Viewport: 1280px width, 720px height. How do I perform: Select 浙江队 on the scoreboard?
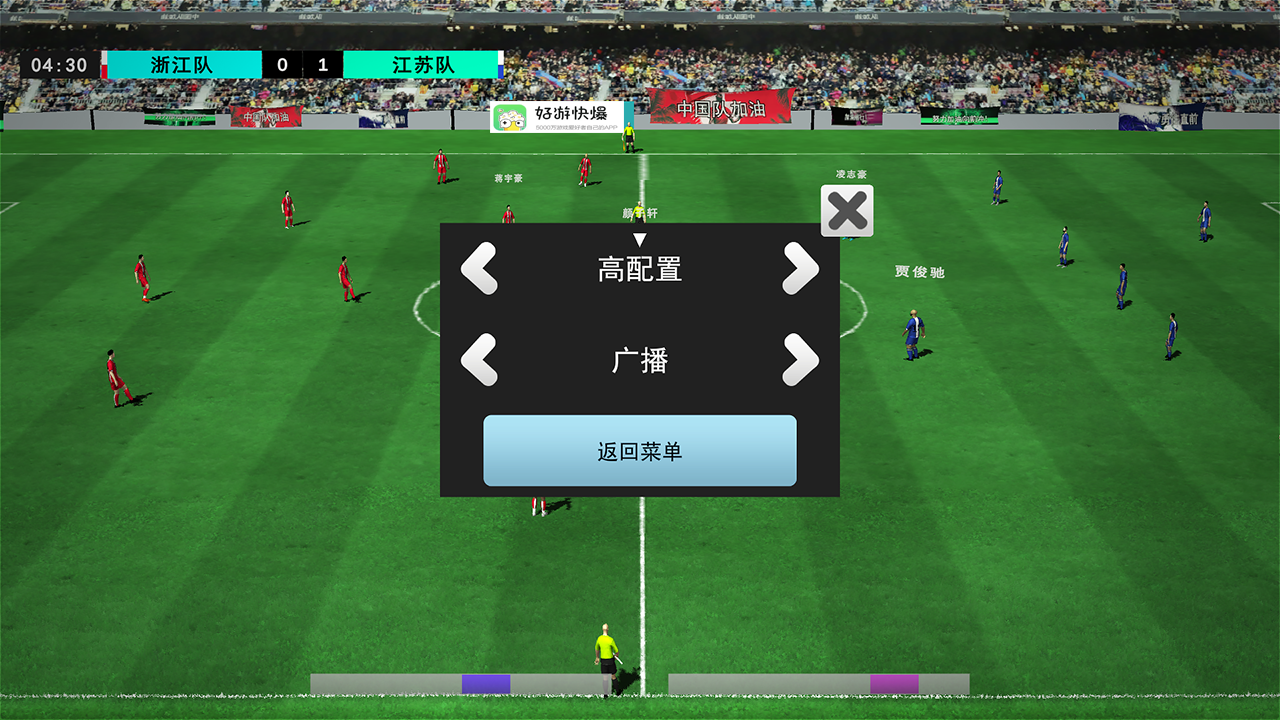(x=181, y=63)
